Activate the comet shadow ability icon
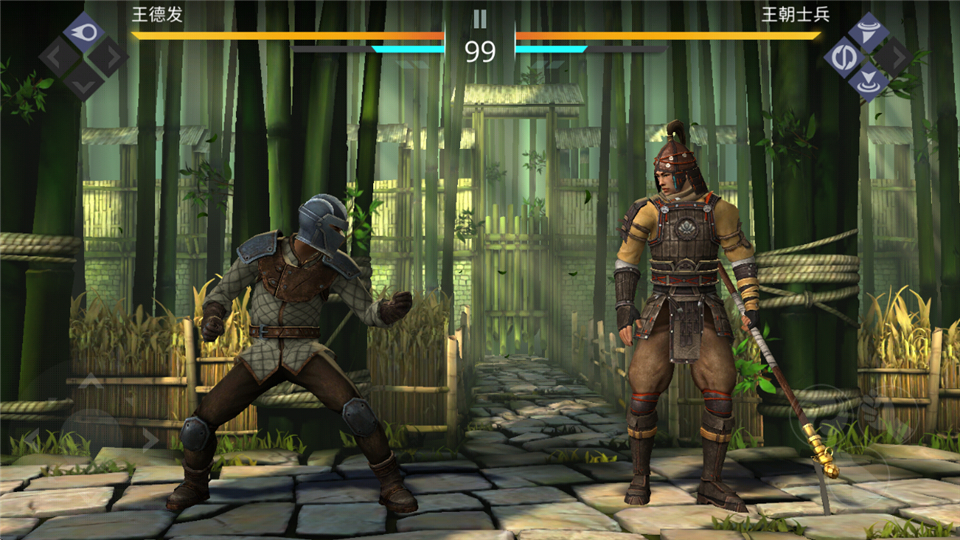Viewport: 960px width, 540px height. (84, 32)
